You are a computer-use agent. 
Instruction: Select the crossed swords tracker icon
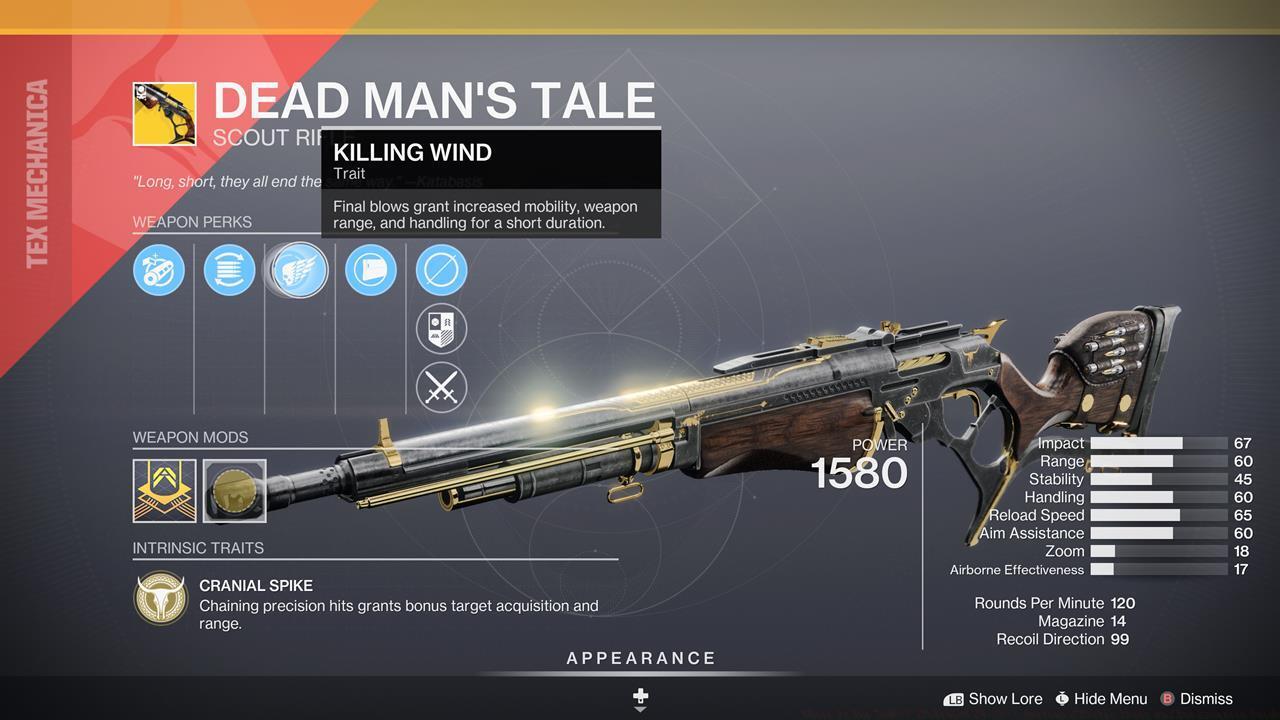click(441, 388)
